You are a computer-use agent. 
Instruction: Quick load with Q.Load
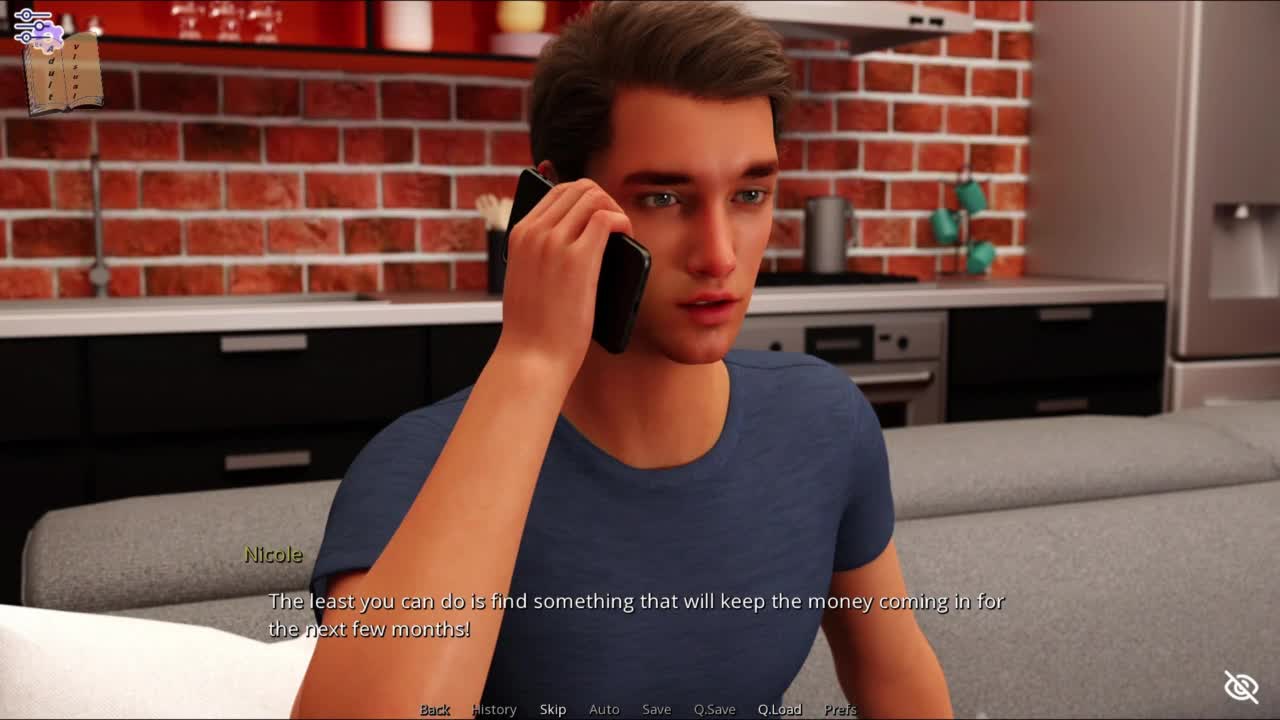click(x=779, y=709)
